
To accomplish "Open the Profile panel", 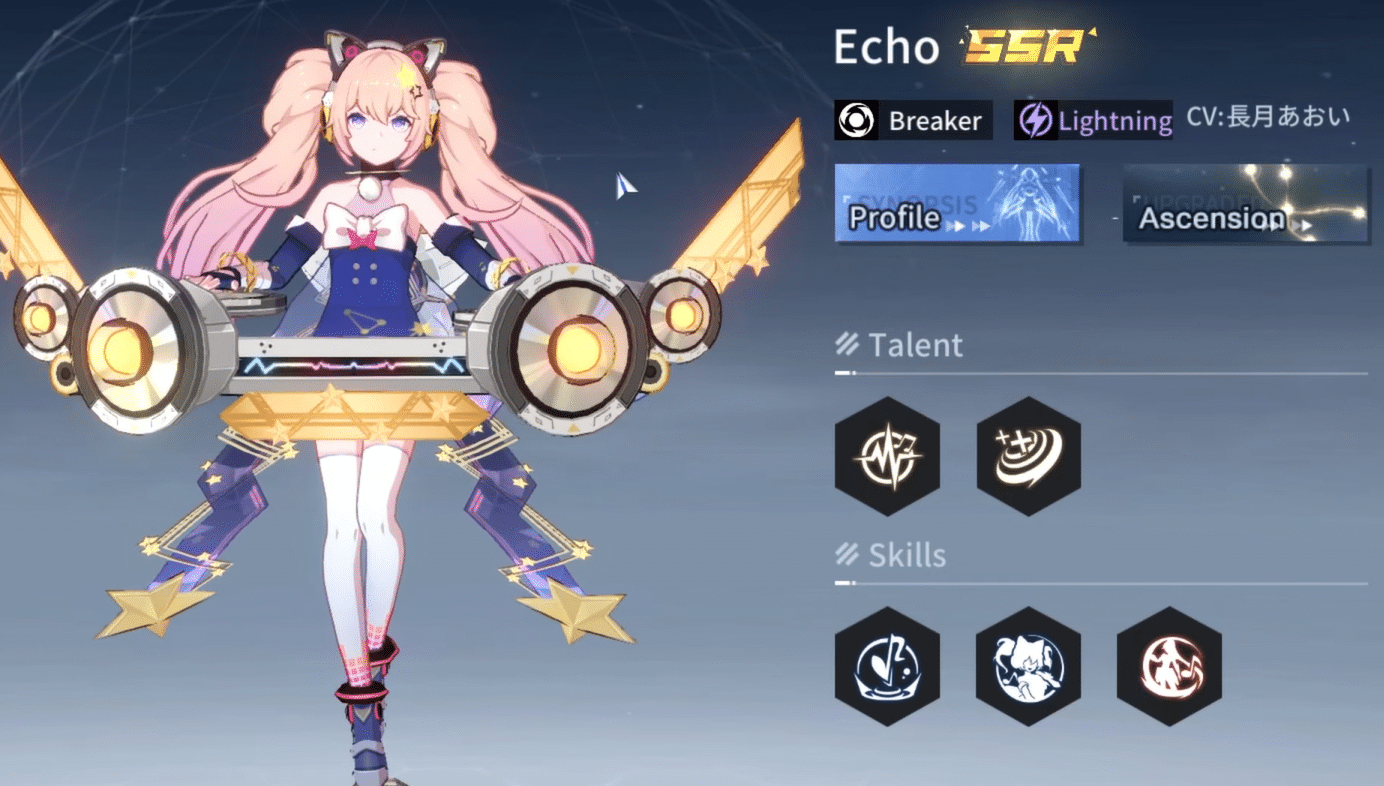I will (956, 203).
